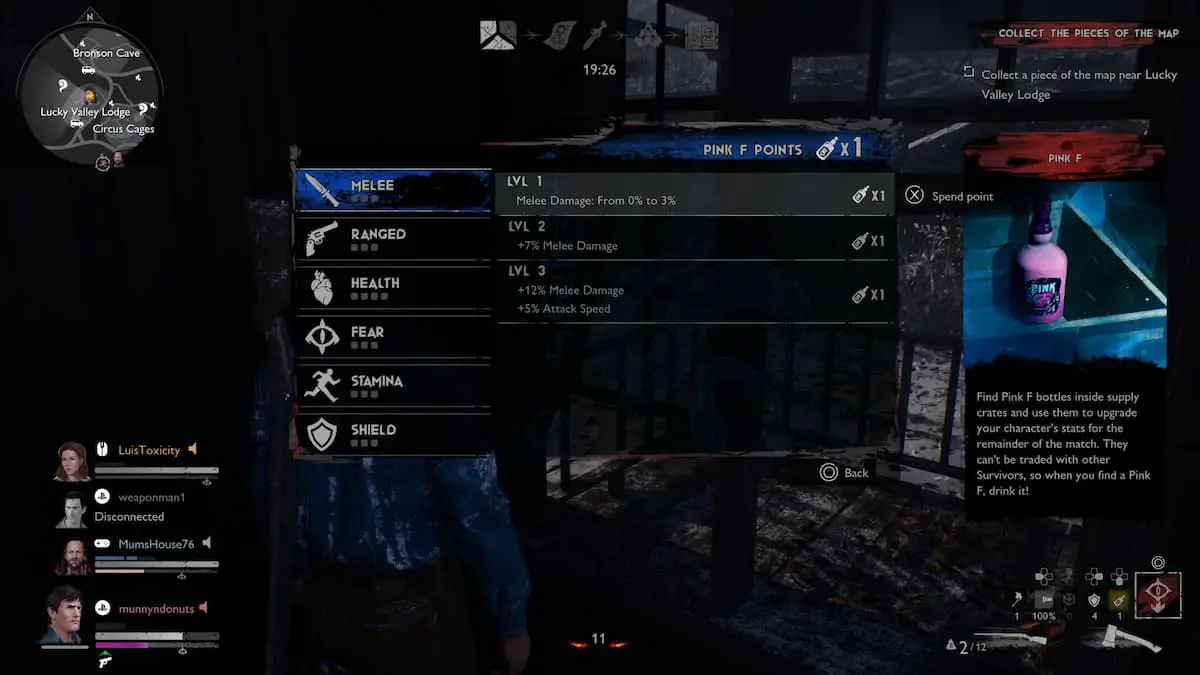Click the Spend point option
Image resolution: width=1200 pixels, height=675 pixels.
[950, 196]
